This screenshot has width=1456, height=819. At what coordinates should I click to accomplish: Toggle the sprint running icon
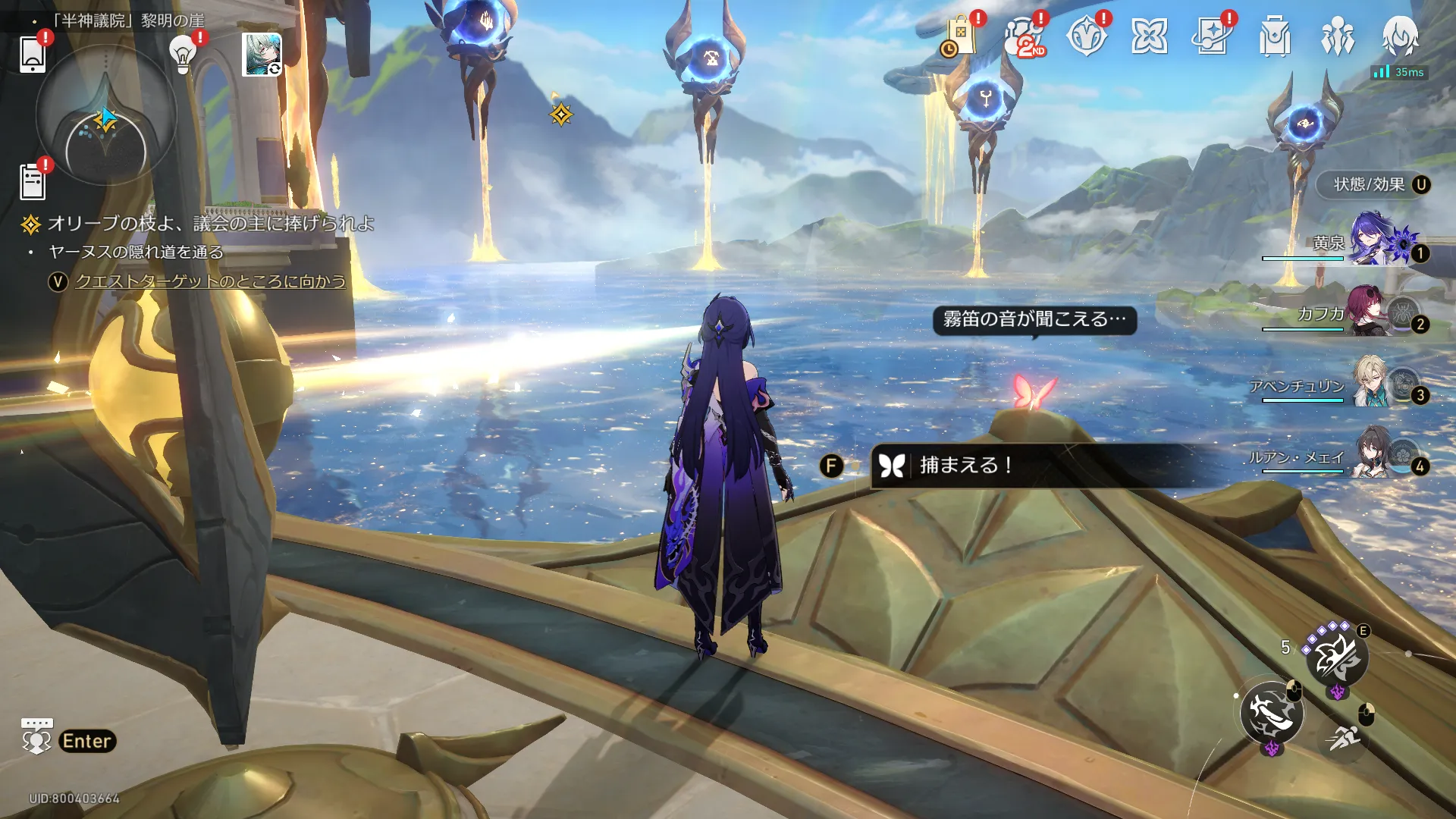[x=1342, y=737]
